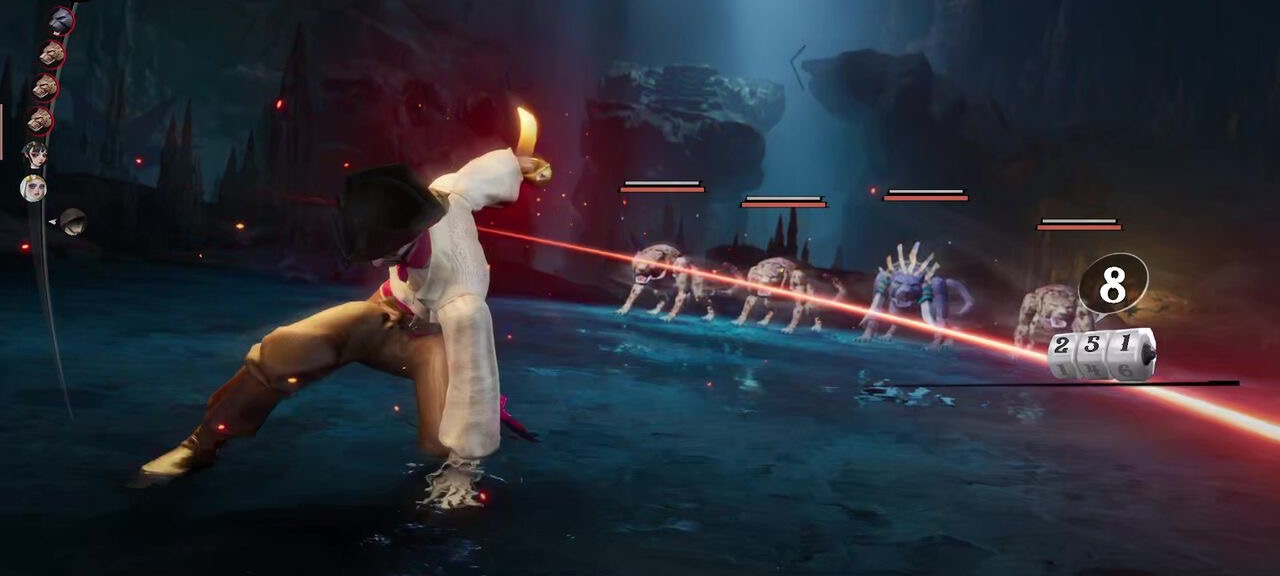Select the black-hat character's active turn portrait
The width and height of the screenshot is (1280, 576).
pyautogui.click(x=72, y=221)
